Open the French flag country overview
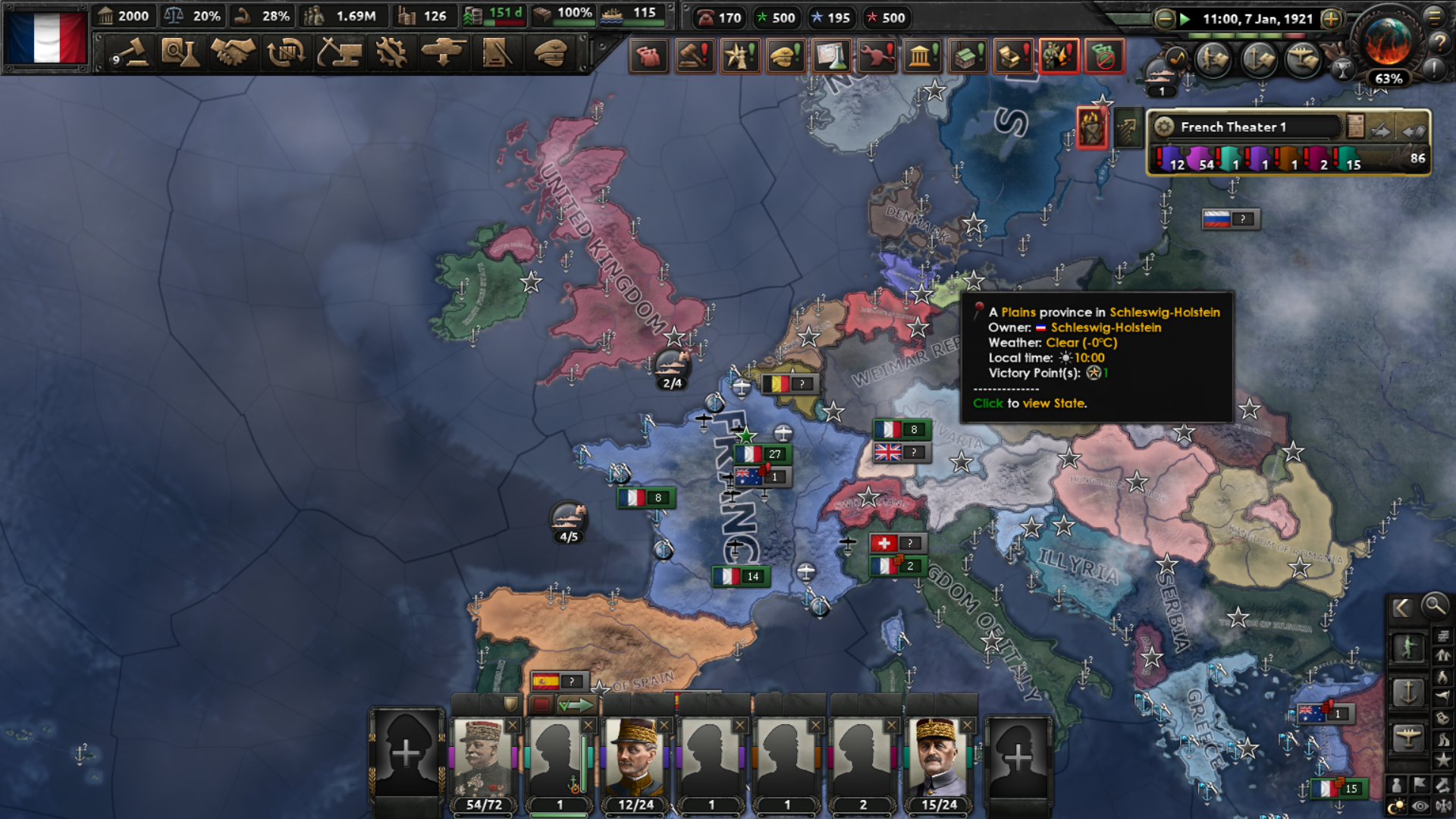Image resolution: width=1456 pixels, height=819 pixels. click(47, 38)
